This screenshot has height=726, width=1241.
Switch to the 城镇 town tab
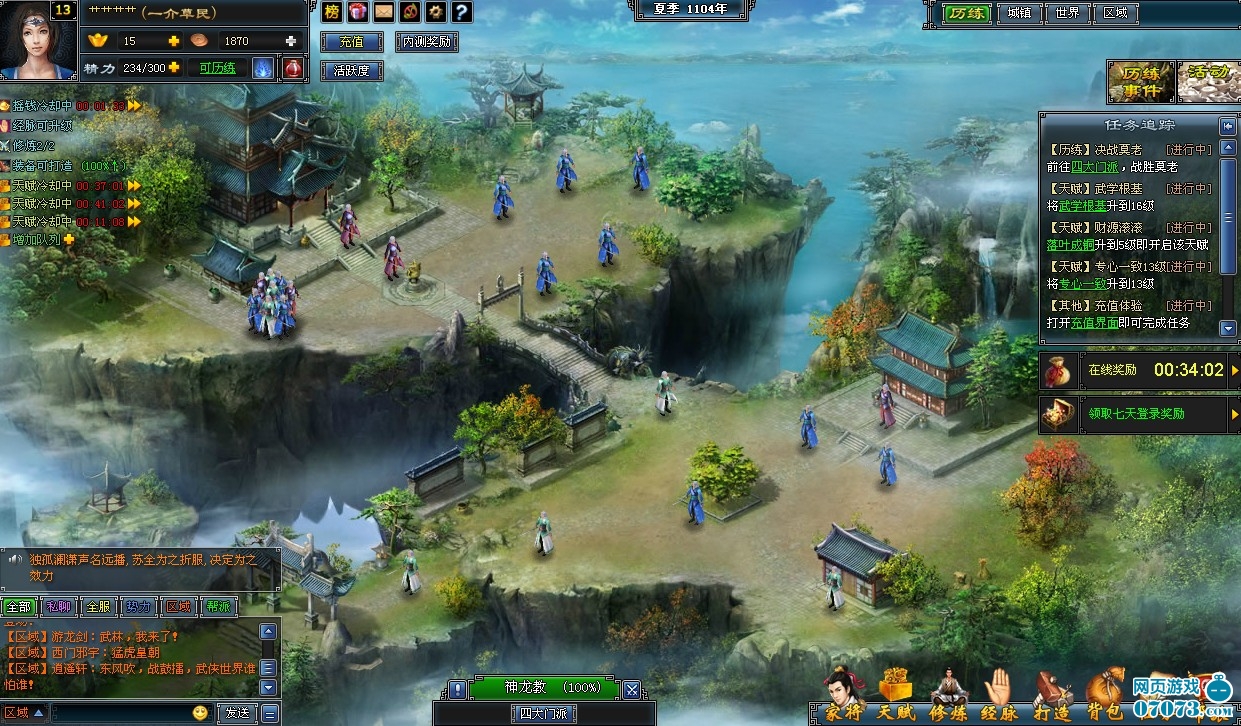tap(1019, 13)
